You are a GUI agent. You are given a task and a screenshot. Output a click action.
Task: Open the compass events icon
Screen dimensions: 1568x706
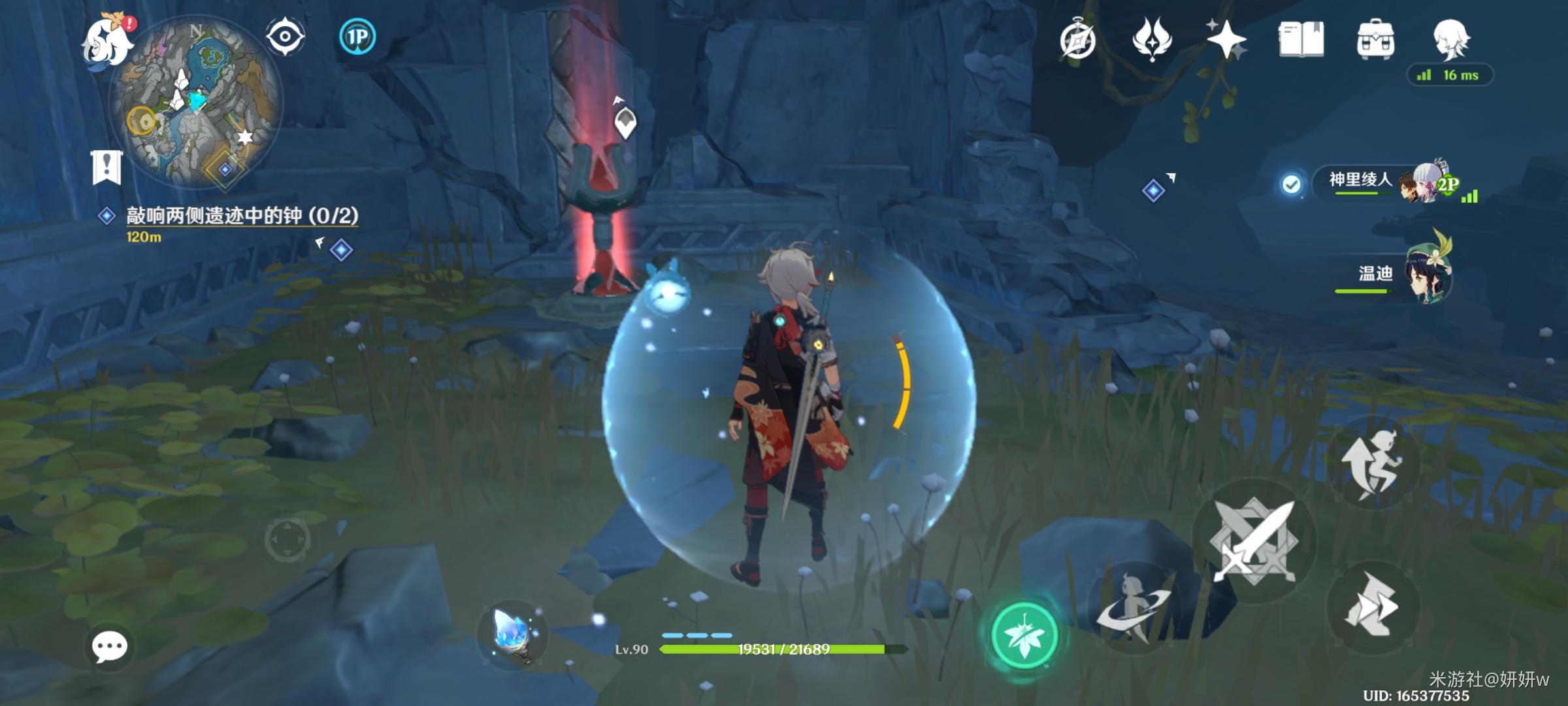1078,41
